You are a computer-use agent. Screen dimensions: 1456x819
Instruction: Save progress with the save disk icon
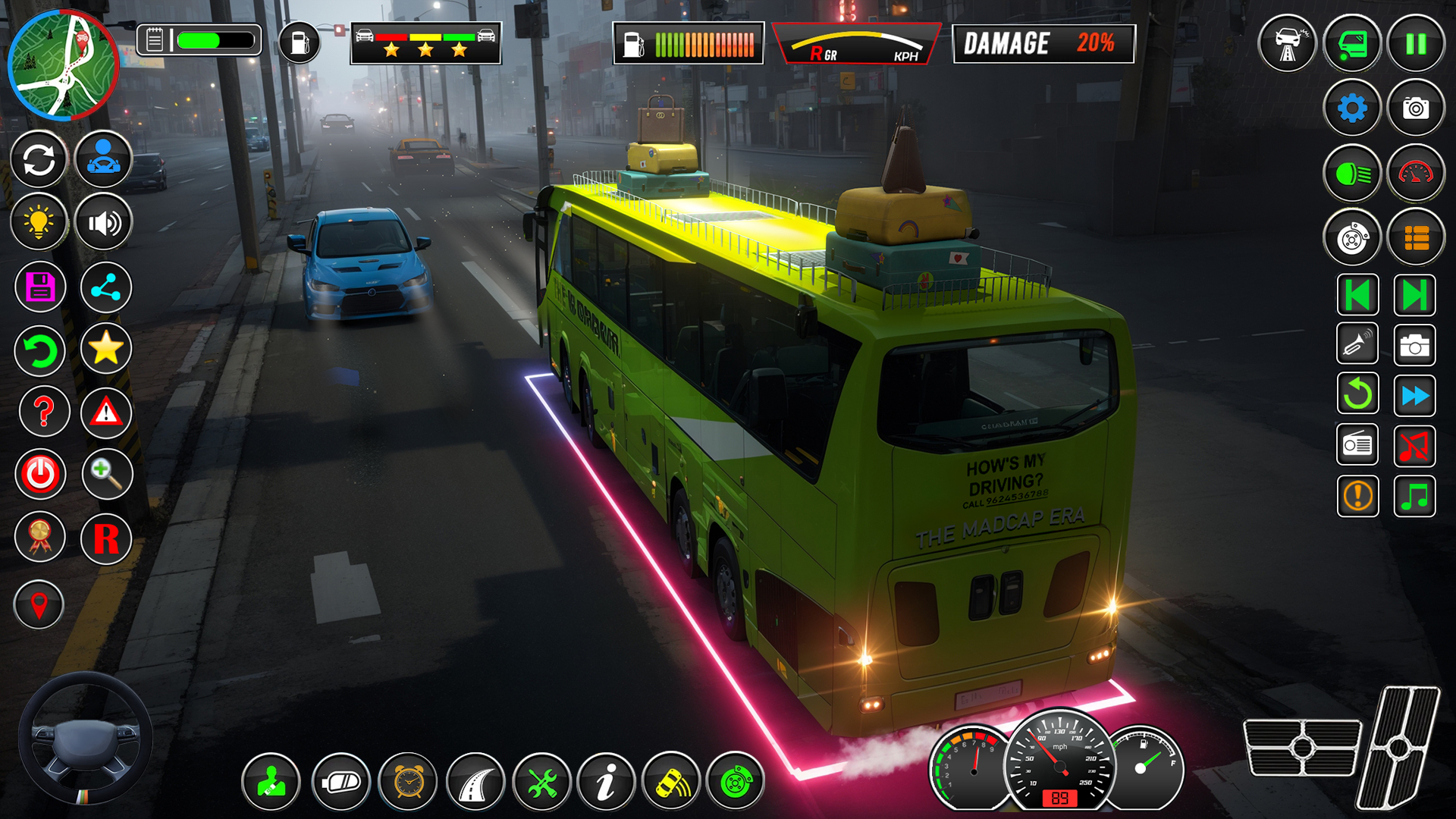pyautogui.click(x=39, y=287)
